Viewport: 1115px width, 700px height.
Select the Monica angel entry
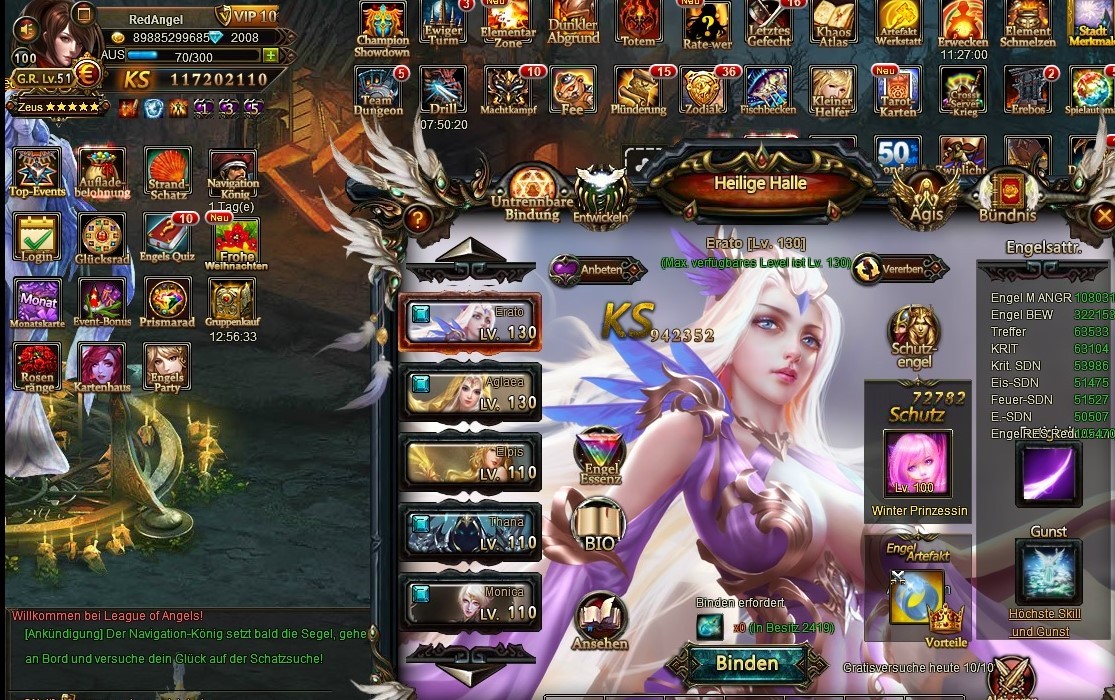pyautogui.click(x=470, y=602)
